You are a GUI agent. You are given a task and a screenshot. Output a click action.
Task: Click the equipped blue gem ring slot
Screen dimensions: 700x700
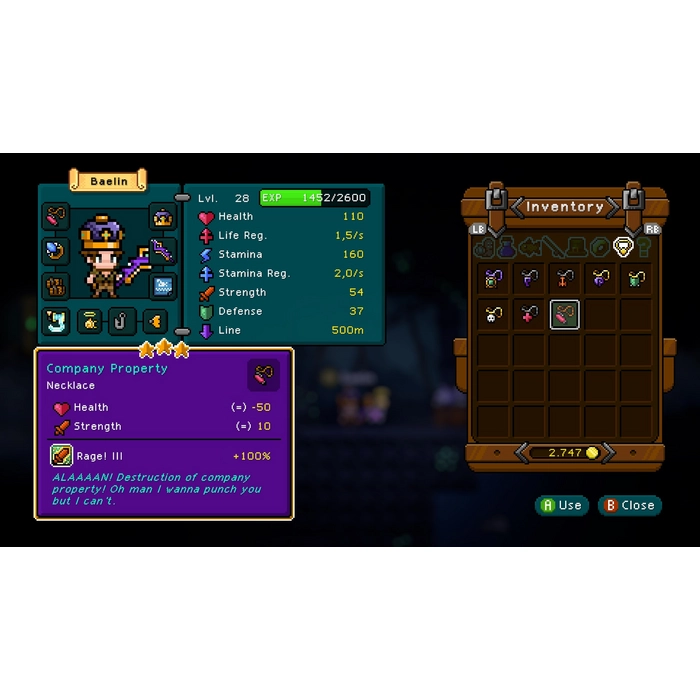pyautogui.click(x=56, y=251)
